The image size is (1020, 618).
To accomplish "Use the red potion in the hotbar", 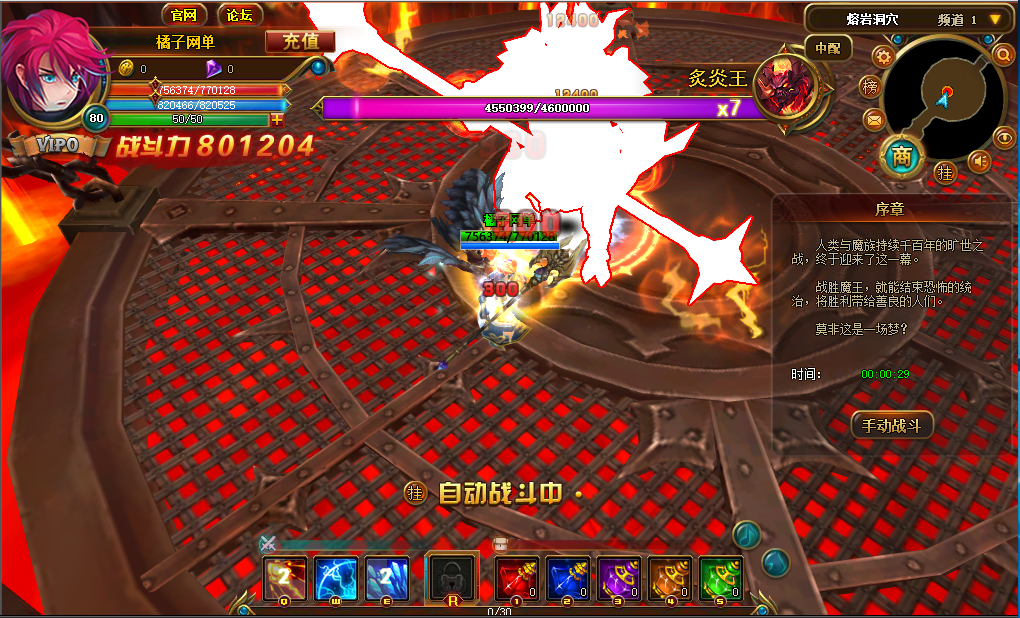I will 518,578.
